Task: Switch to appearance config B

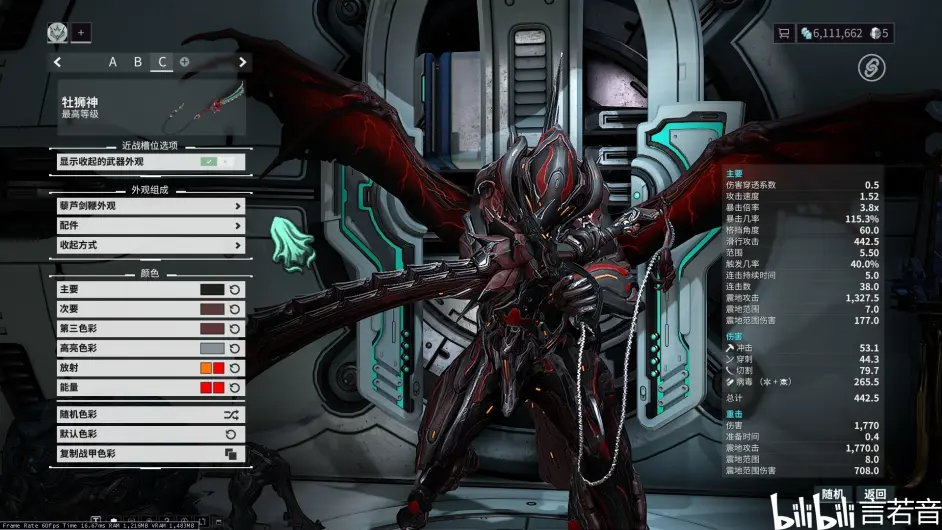Action: [x=138, y=62]
